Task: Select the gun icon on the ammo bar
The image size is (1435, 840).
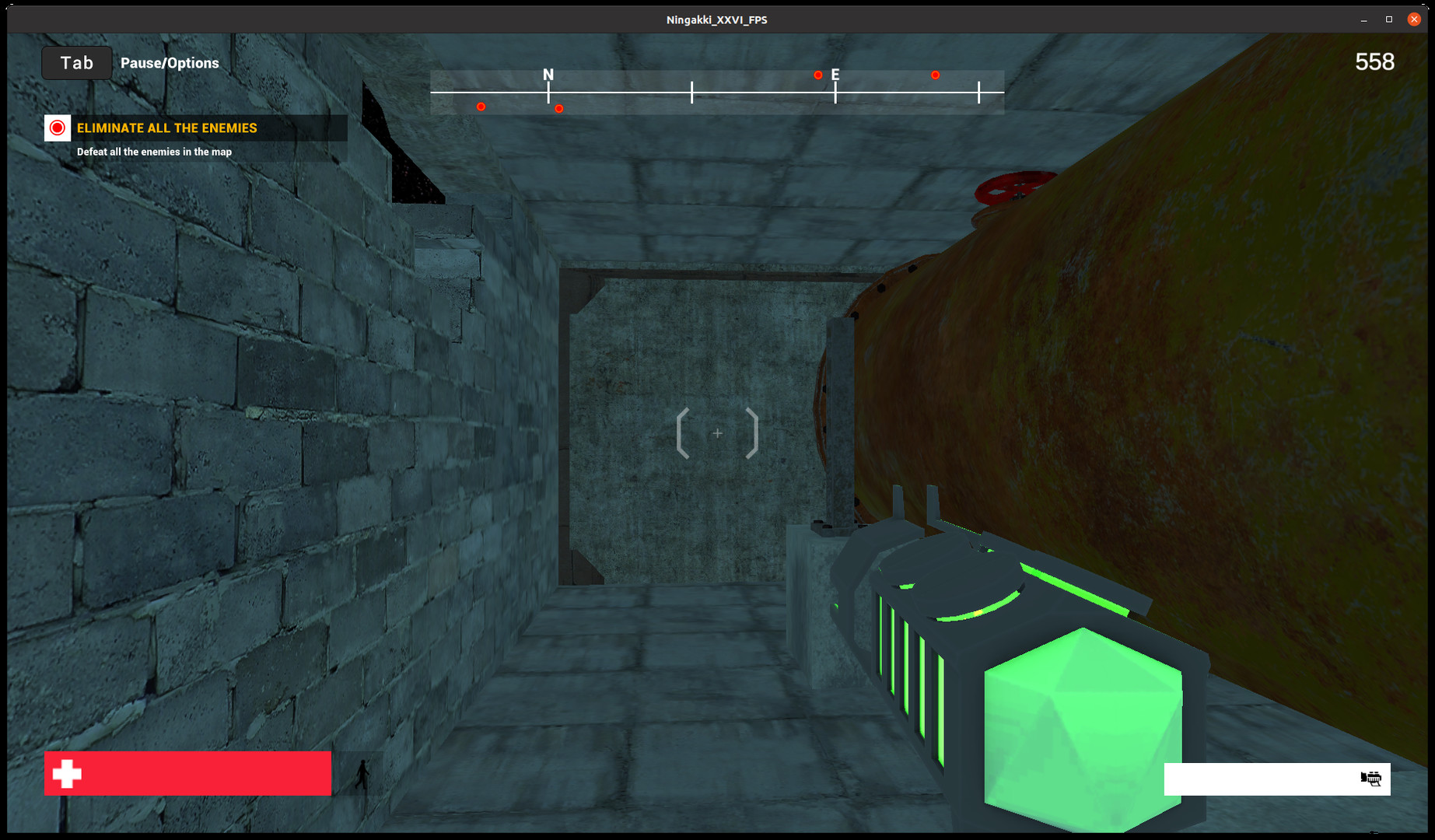Action: click(1370, 779)
